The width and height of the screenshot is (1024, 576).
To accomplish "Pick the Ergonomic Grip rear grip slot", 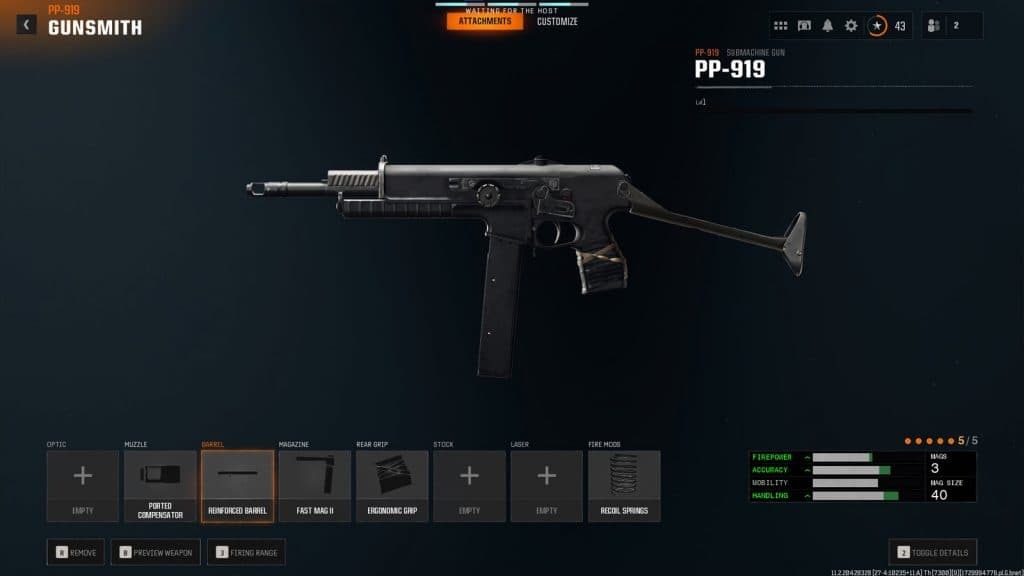I will pyautogui.click(x=392, y=485).
